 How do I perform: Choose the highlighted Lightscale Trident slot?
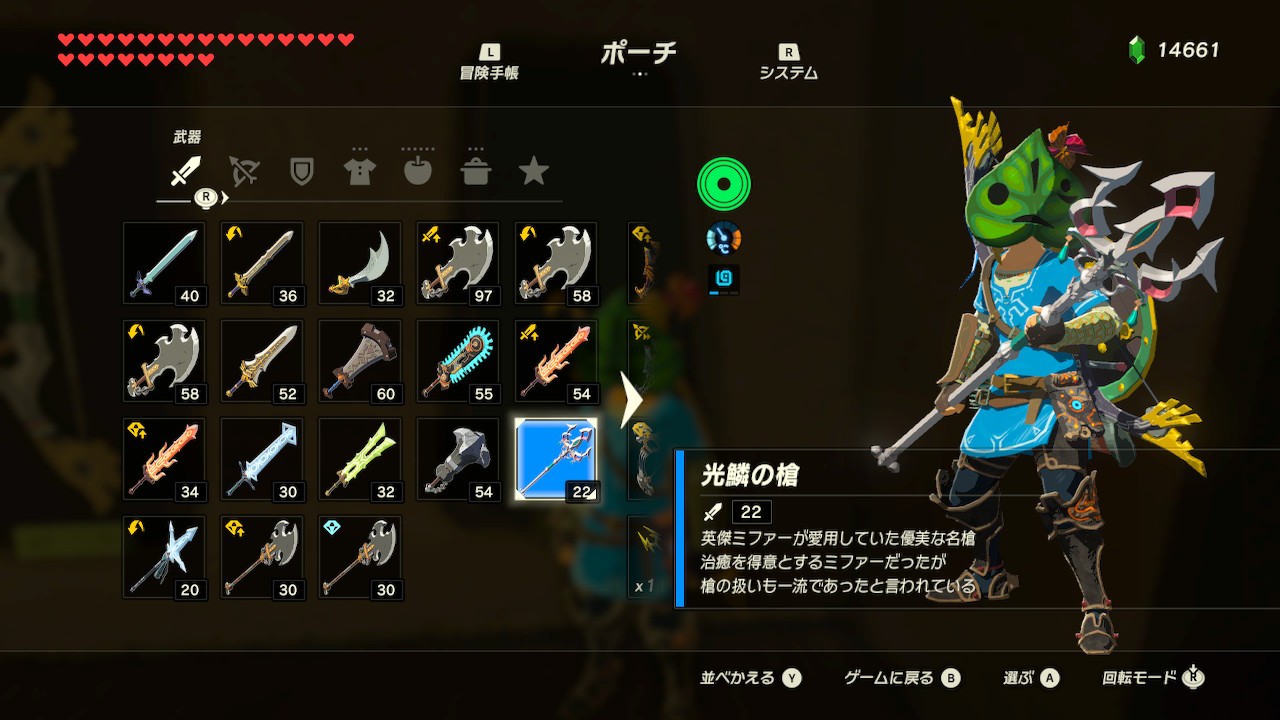tap(556, 459)
